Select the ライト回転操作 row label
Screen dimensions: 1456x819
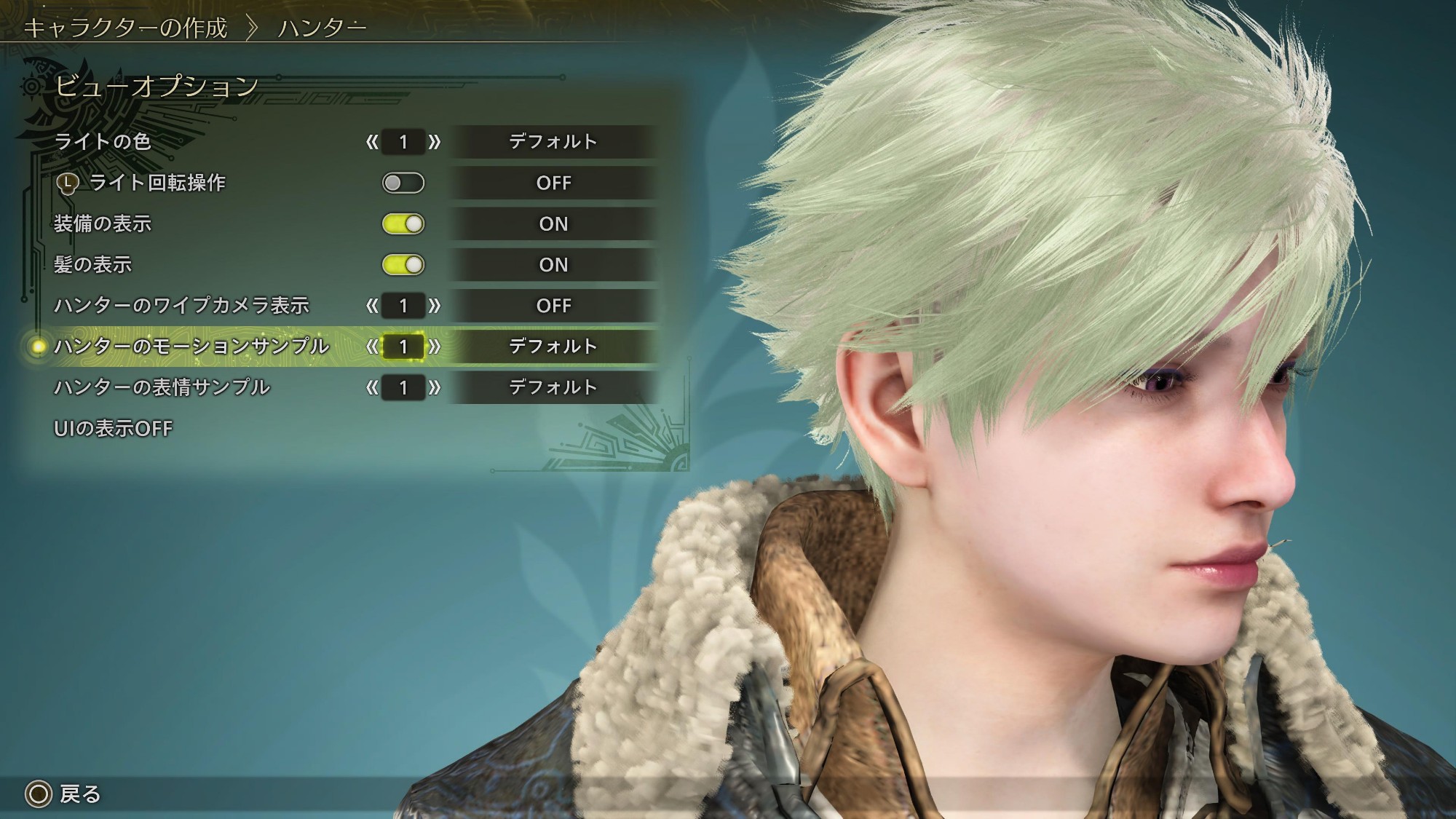(157, 183)
